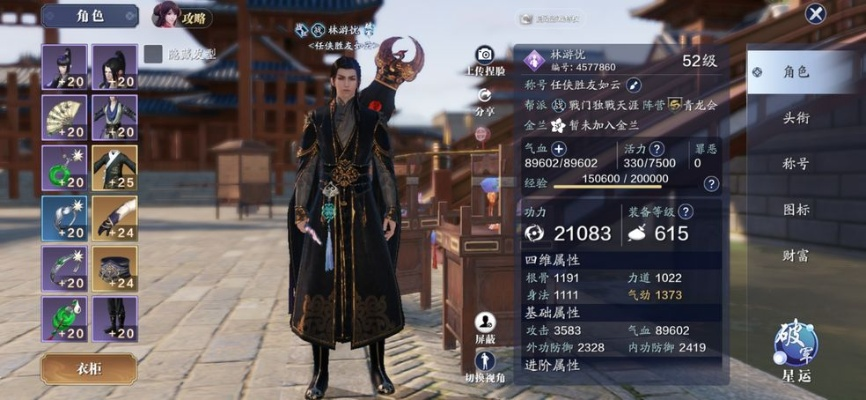Viewport: 866px width, 400px height.
Task: Open the 攻略 guide
Action: click(182, 15)
